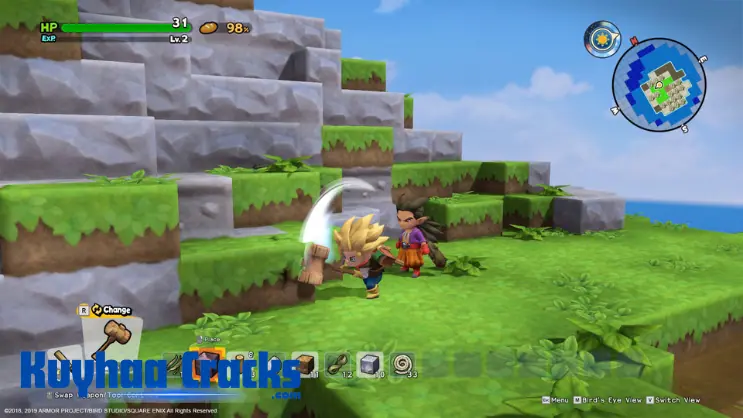Pick the coiled rope hotbar item
The height and width of the screenshot is (418, 743).
(404, 365)
